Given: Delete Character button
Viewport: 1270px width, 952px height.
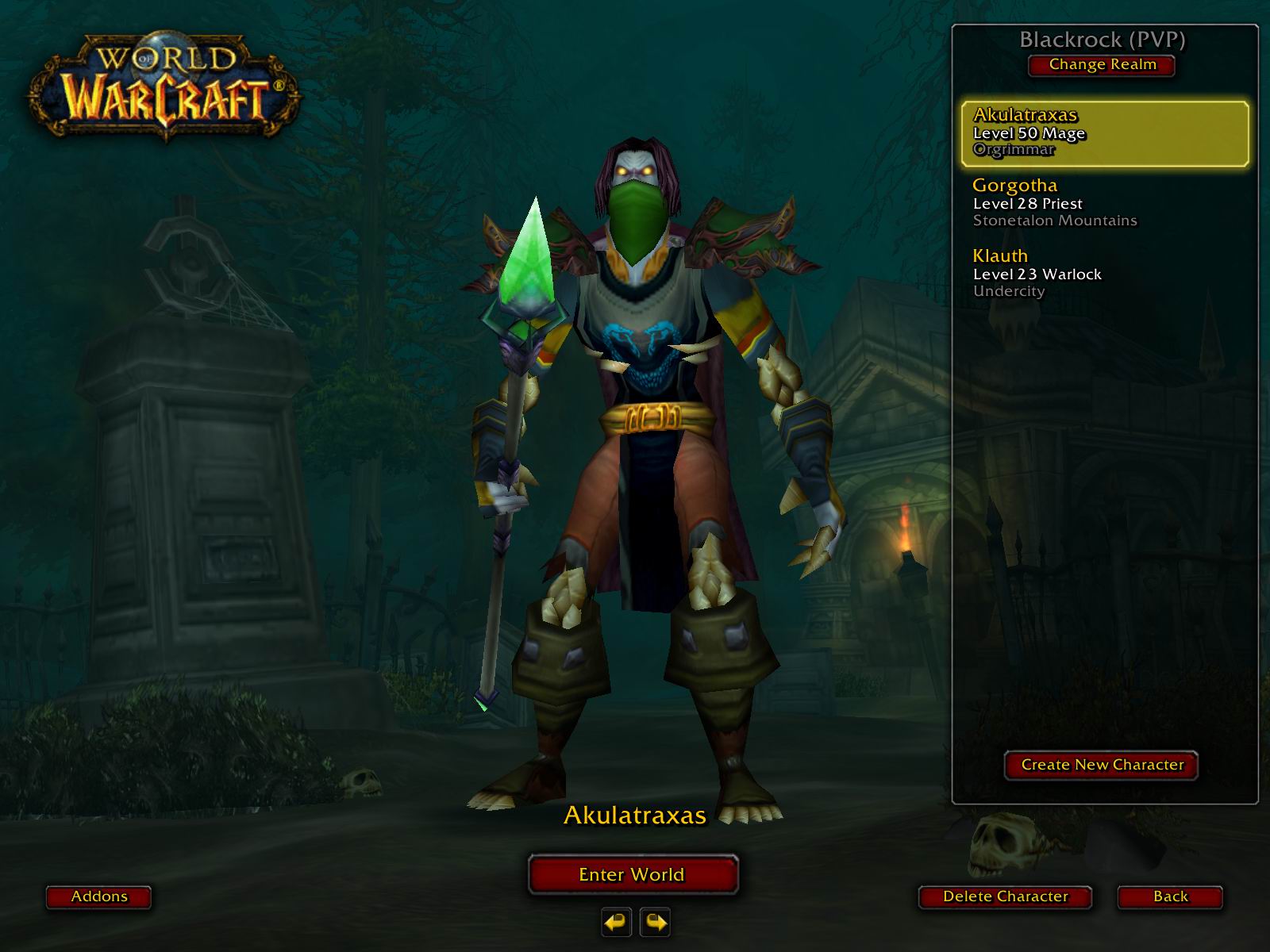Looking at the screenshot, I should pos(1005,896).
